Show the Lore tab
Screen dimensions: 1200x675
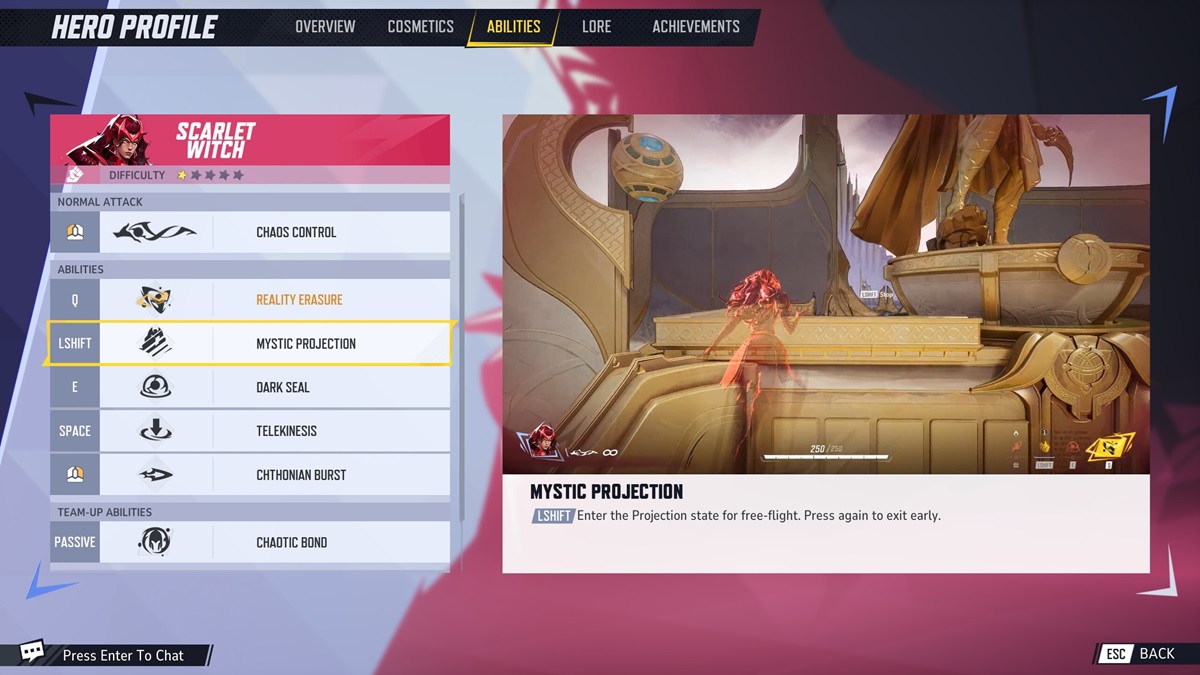click(596, 27)
